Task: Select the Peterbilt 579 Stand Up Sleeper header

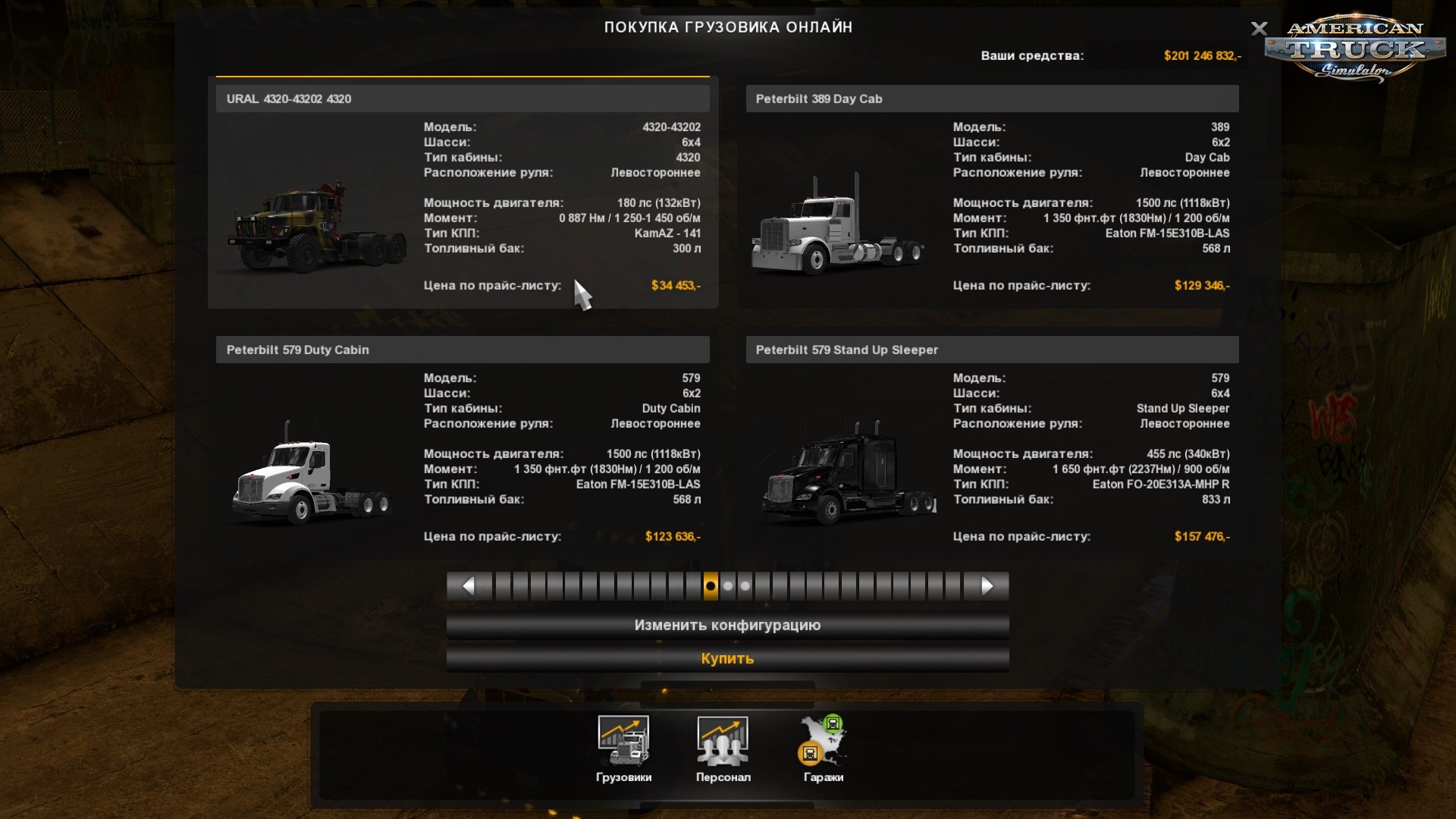Action: coord(990,350)
